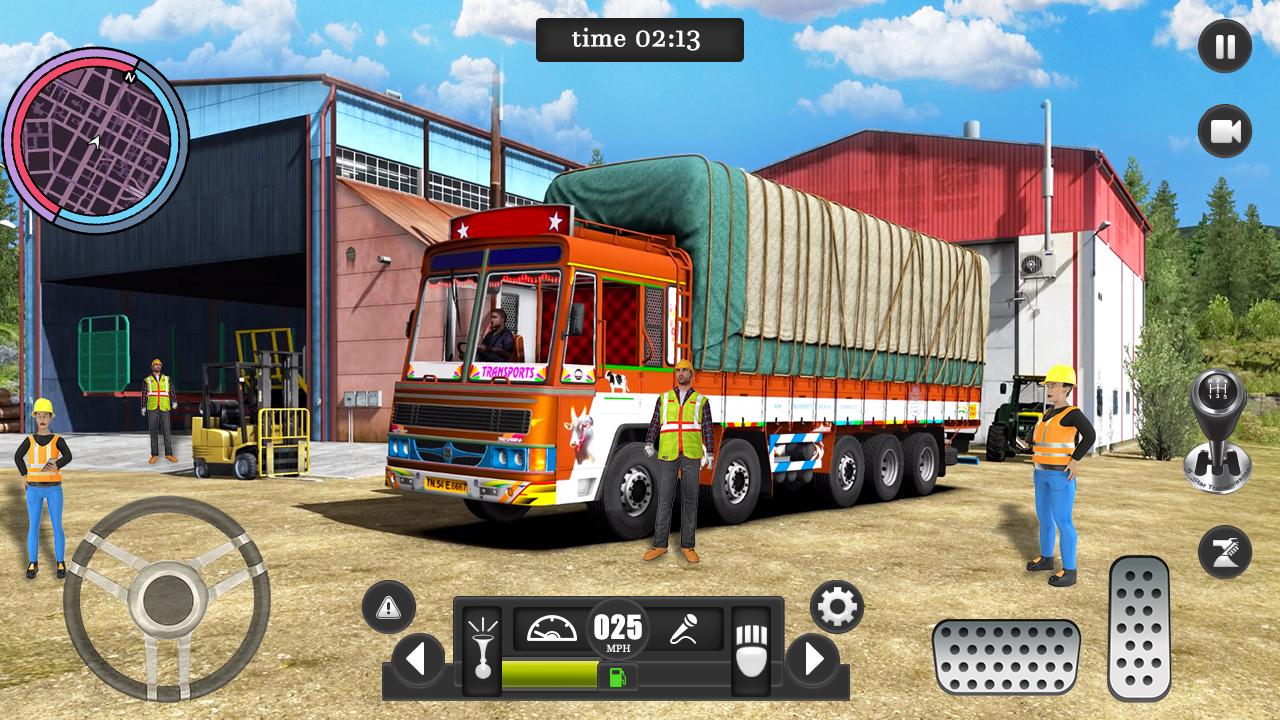Switch the camera view
Viewport: 1280px width, 720px height.
coord(1224,132)
